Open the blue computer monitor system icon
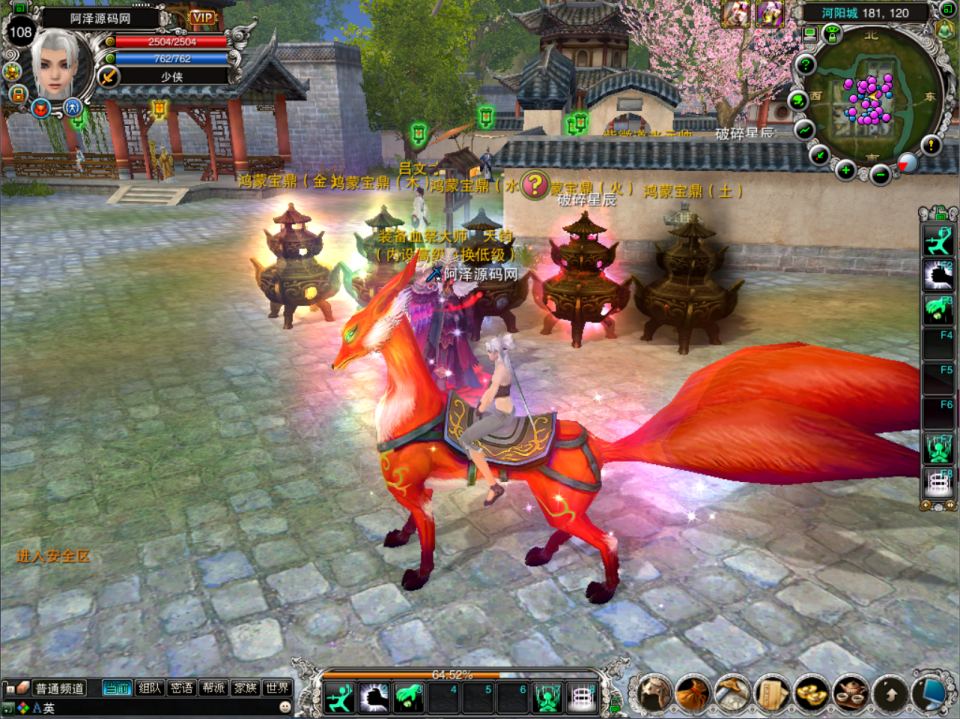This screenshot has height=719, width=960. pos(930,692)
